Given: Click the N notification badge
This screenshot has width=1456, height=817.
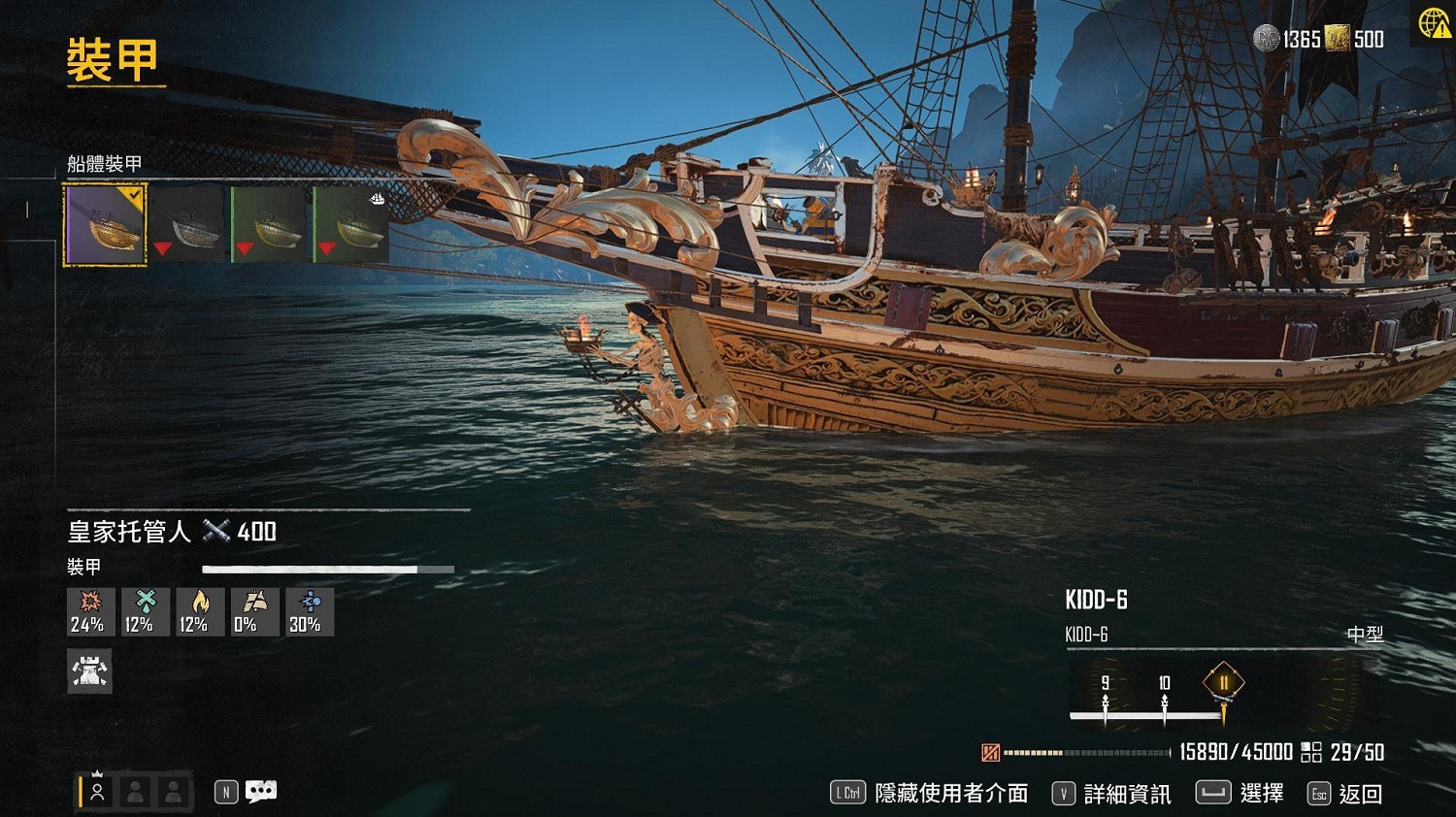Looking at the screenshot, I should [x=224, y=791].
